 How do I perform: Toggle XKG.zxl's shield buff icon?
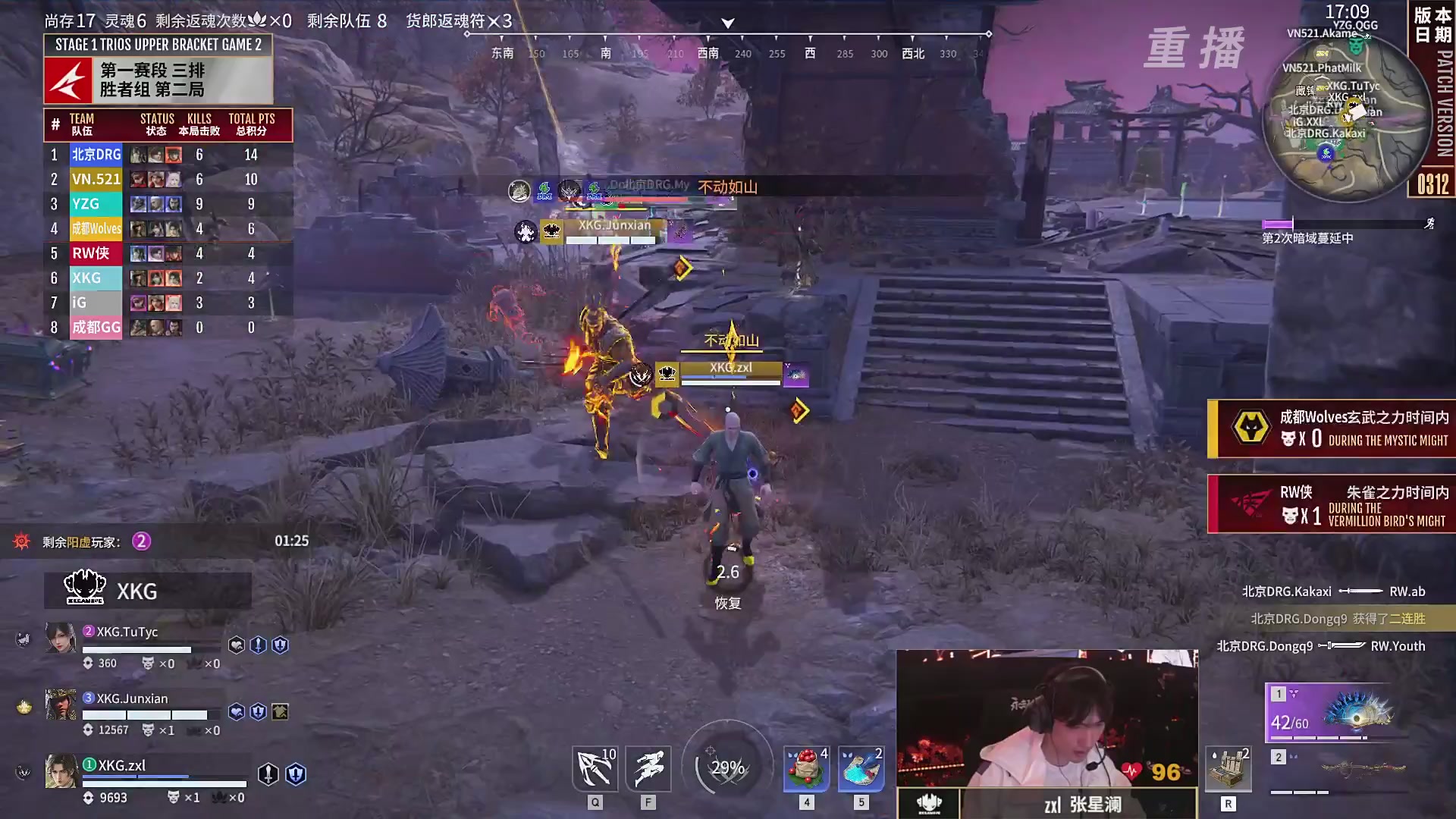(294, 775)
